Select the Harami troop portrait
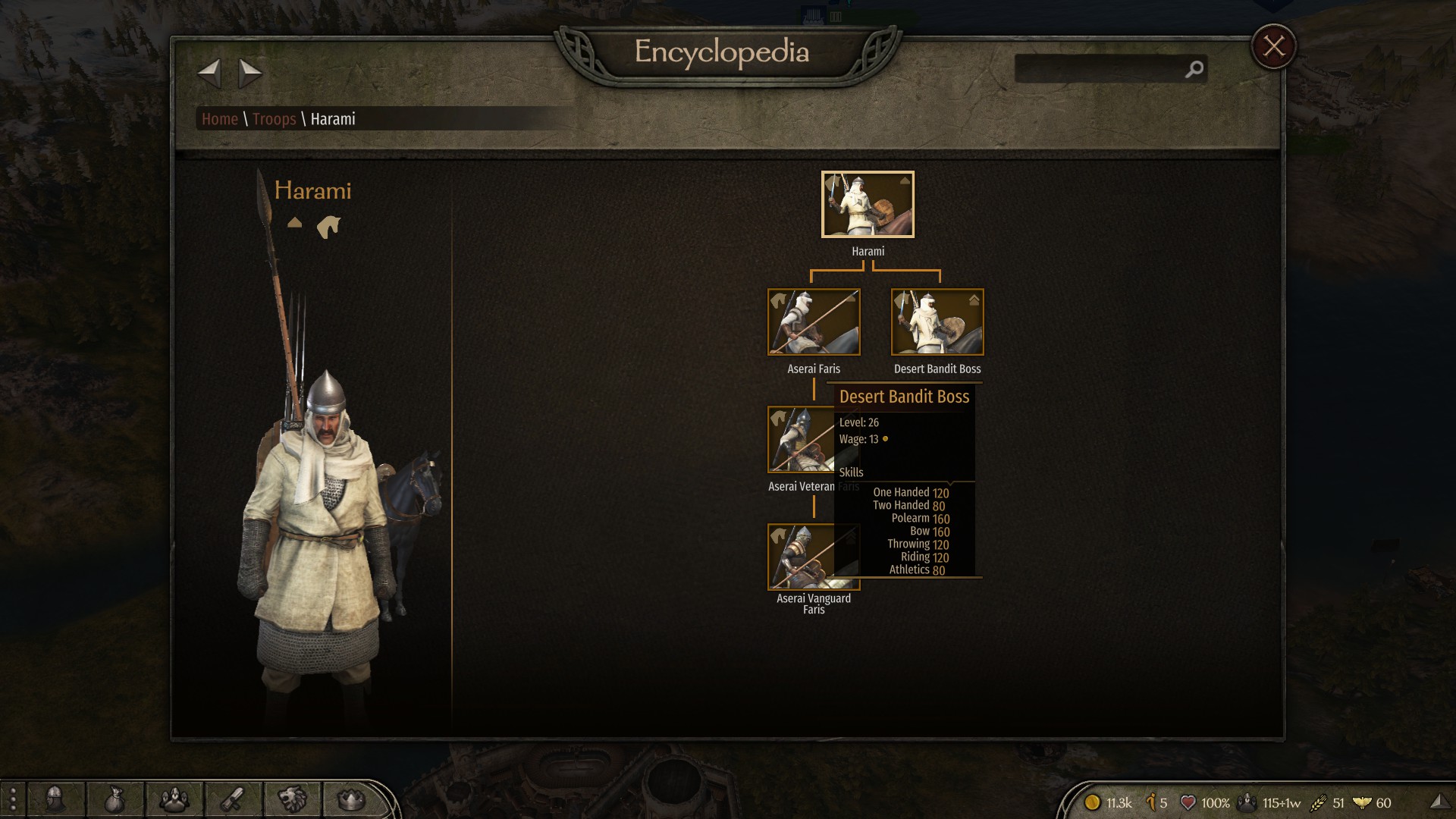The width and height of the screenshot is (1456, 819). point(868,204)
